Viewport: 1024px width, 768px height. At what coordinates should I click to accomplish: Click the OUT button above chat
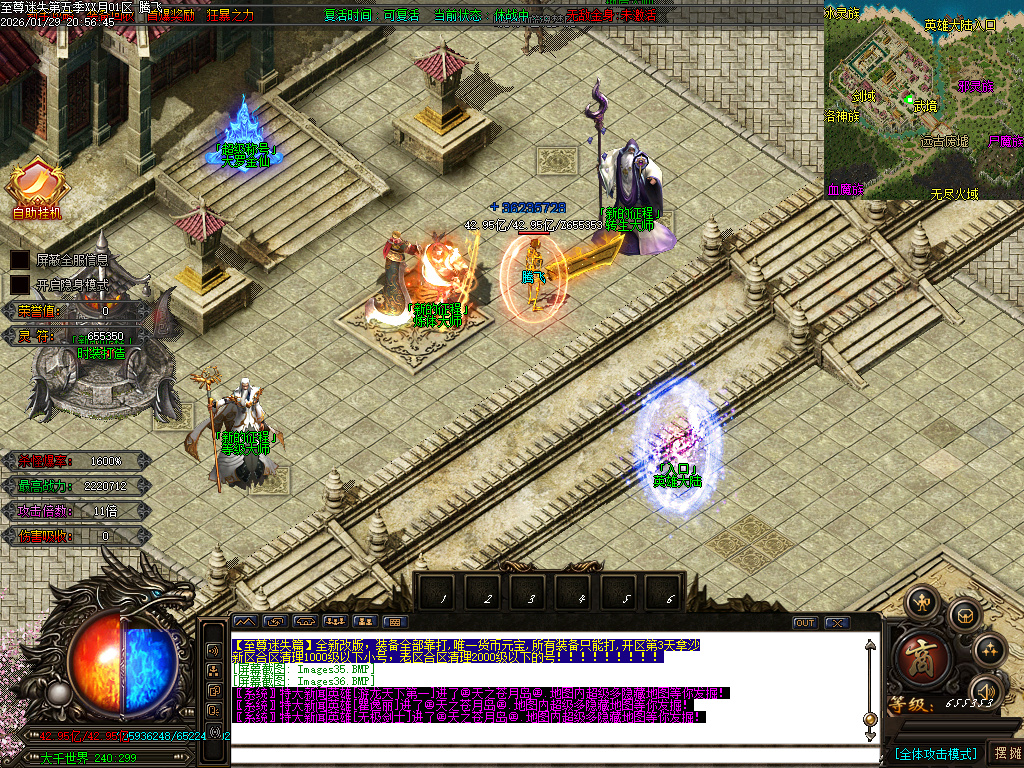(x=804, y=623)
